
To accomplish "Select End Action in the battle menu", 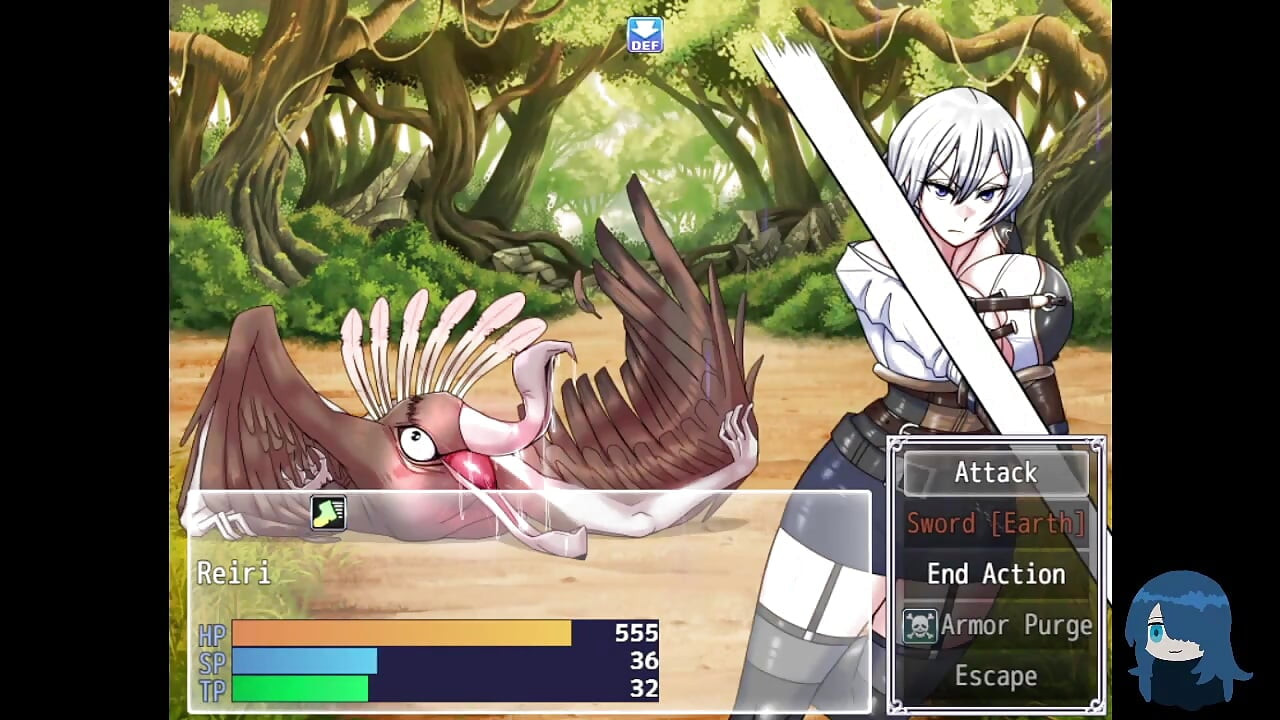I will tap(996, 573).
